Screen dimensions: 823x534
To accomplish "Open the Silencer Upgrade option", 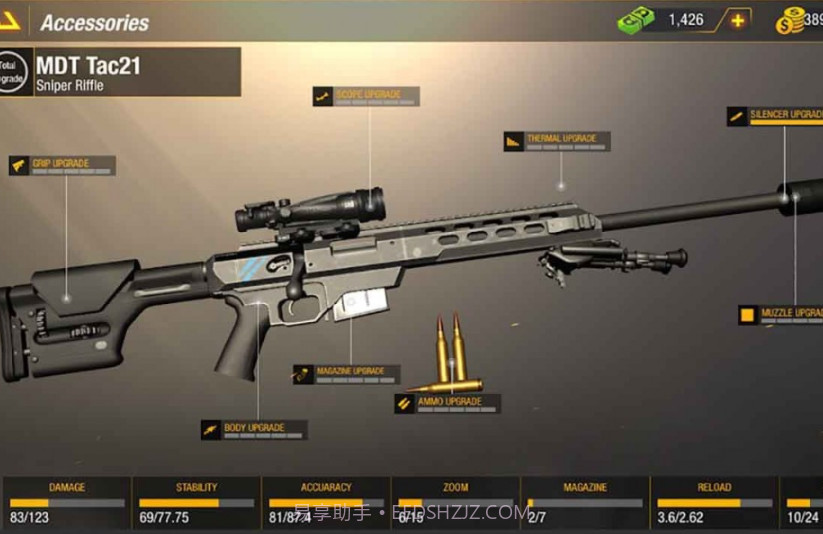I will click(x=777, y=116).
